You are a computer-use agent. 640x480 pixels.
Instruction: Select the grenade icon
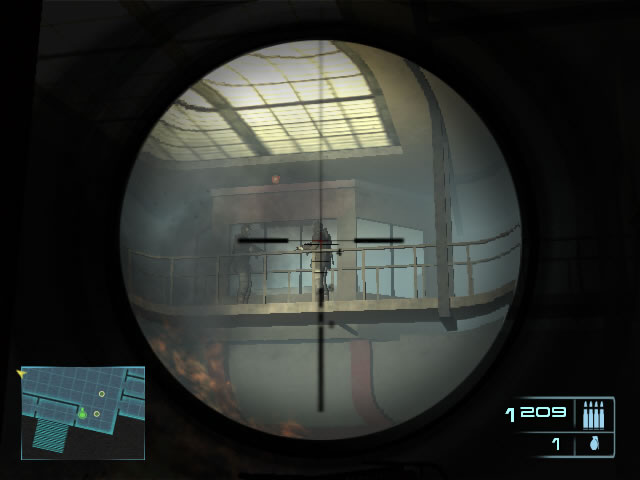point(593,444)
